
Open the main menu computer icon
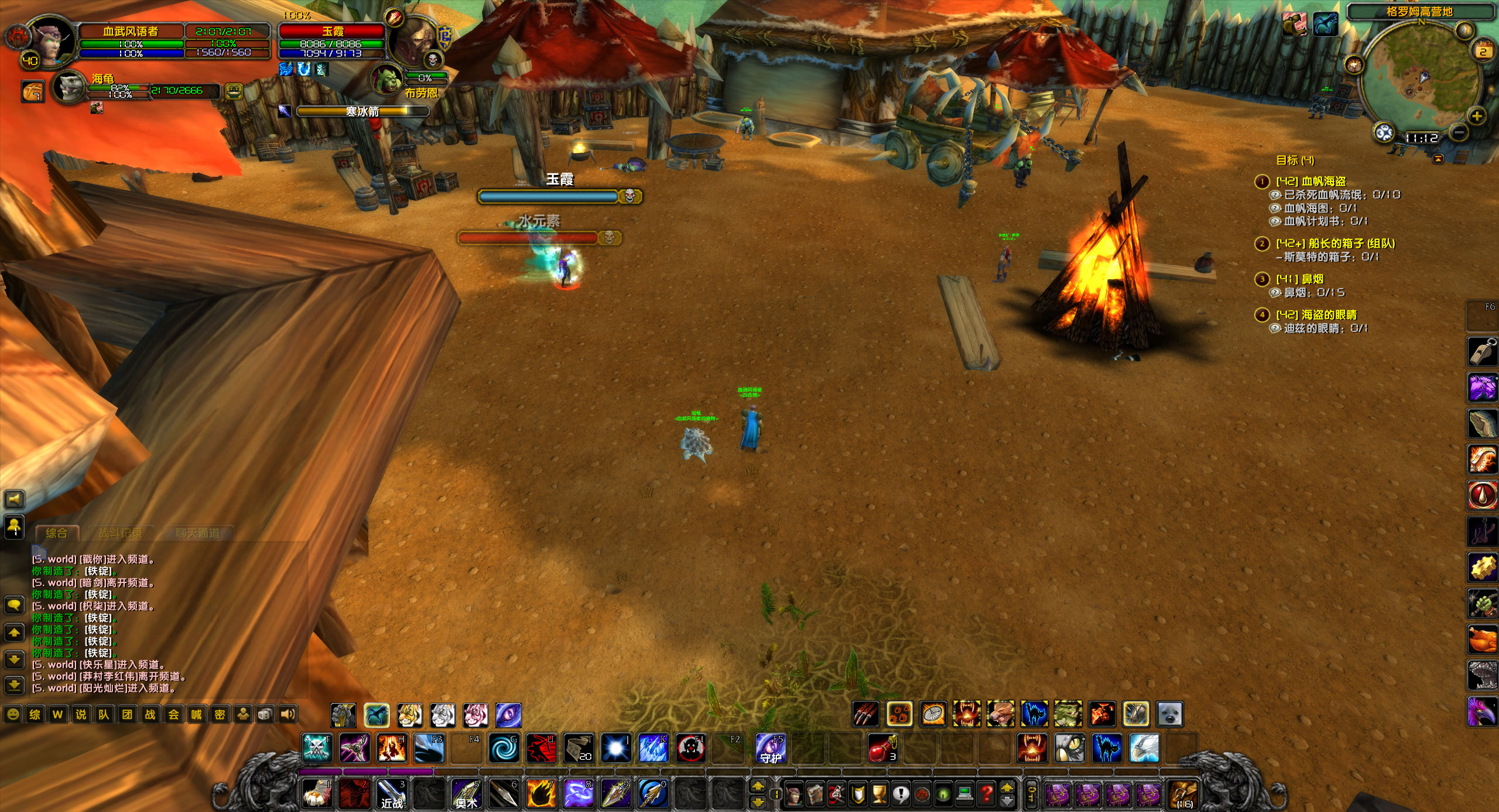pyautogui.click(x=965, y=794)
